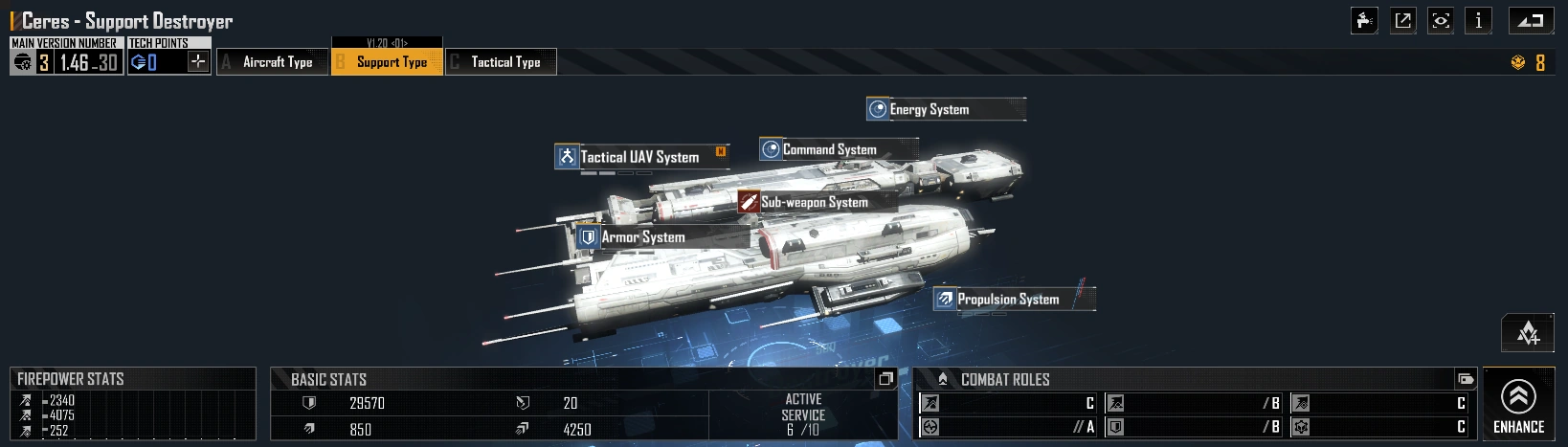Choose the Tactical Type variant tab

(502, 62)
